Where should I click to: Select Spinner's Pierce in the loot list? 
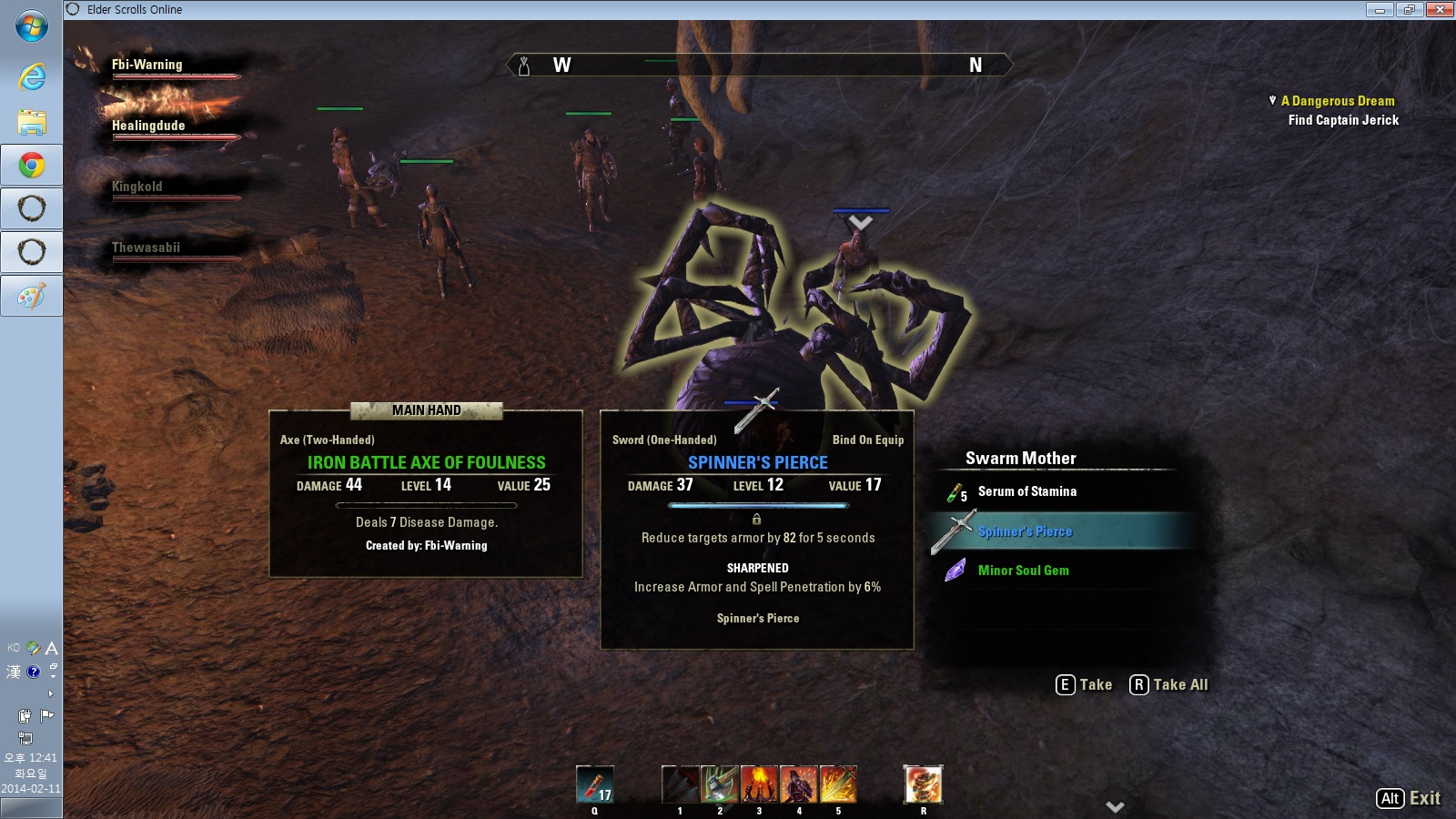[x=1025, y=531]
